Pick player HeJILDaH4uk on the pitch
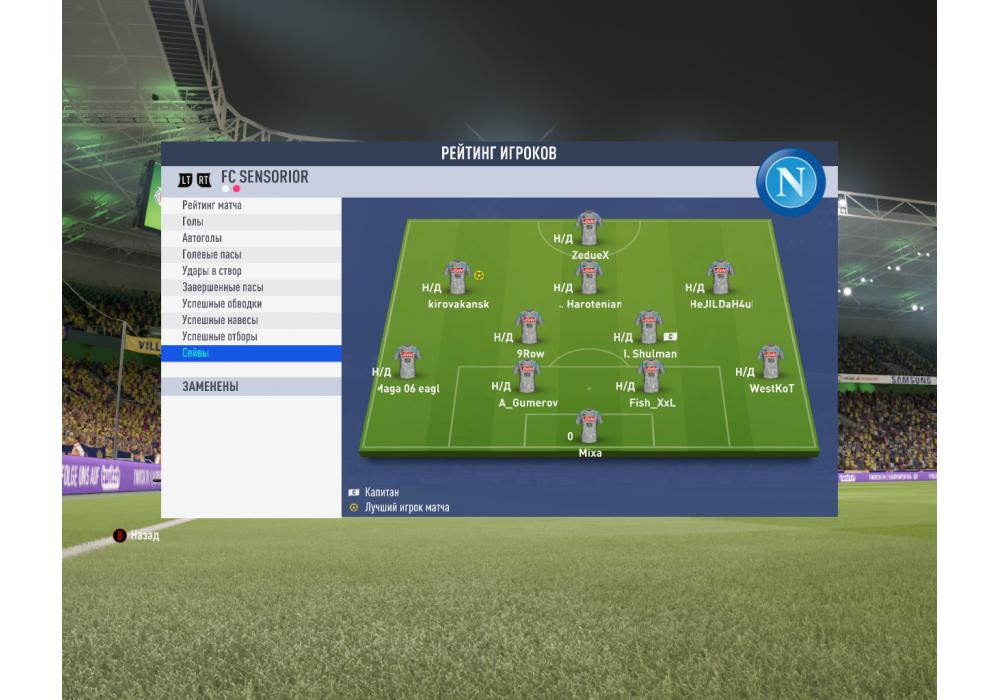The width and height of the screenshot is (1000, 700). (720, 277)
